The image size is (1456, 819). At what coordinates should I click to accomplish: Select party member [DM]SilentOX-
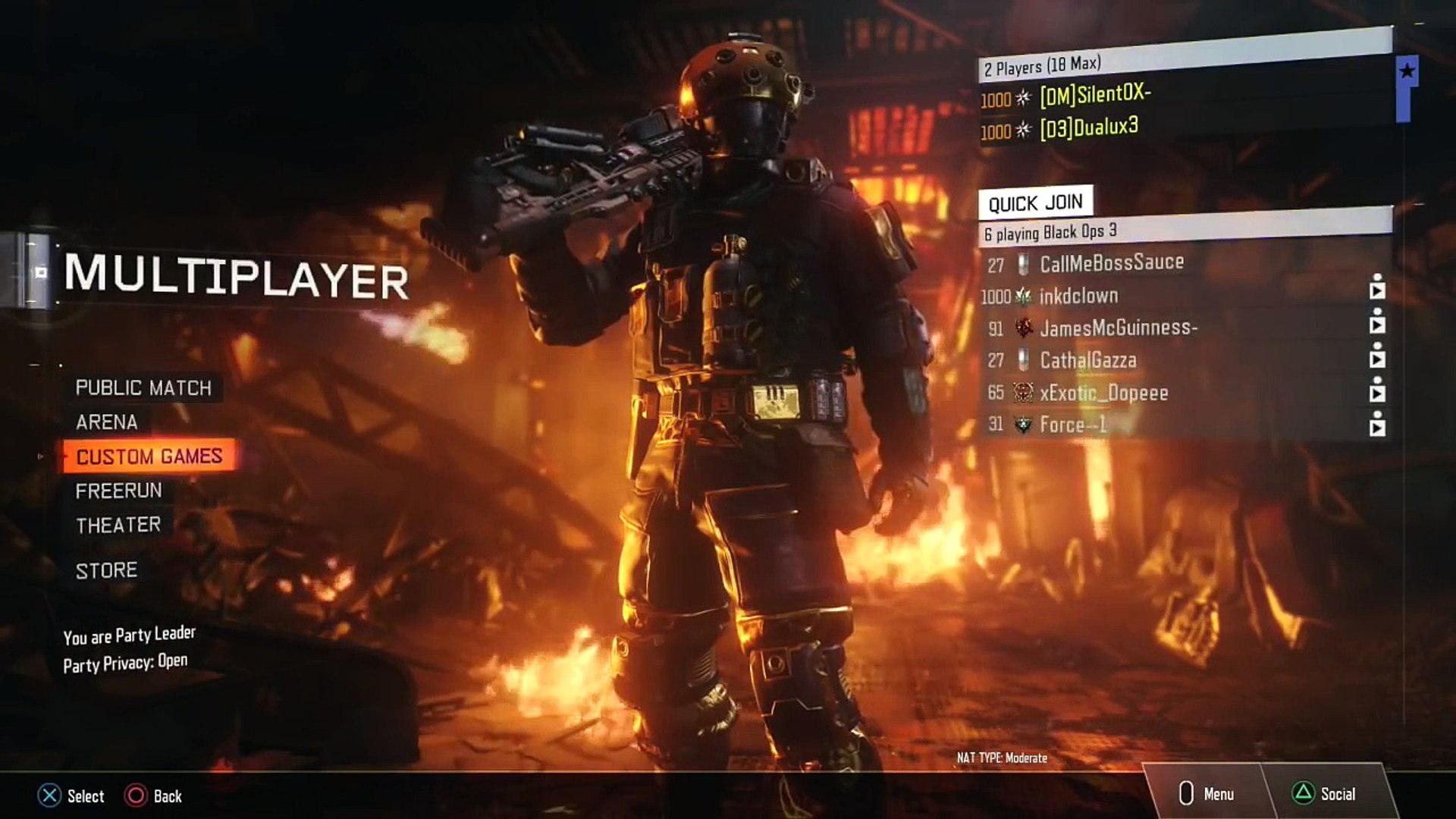click(x=1095, y=95)
